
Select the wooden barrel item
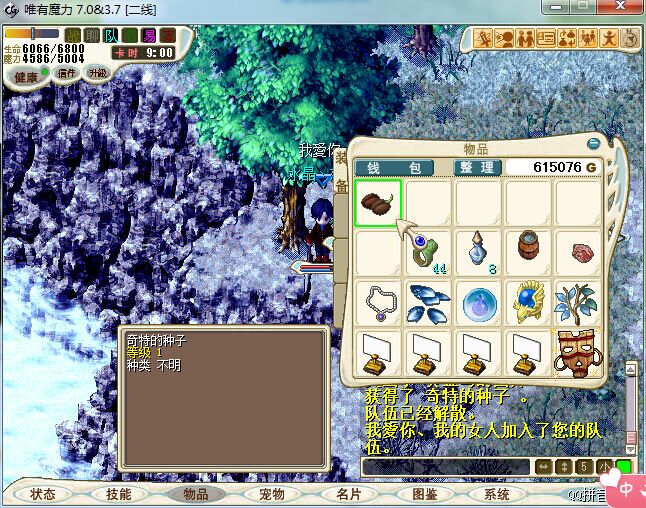(528, 250)
